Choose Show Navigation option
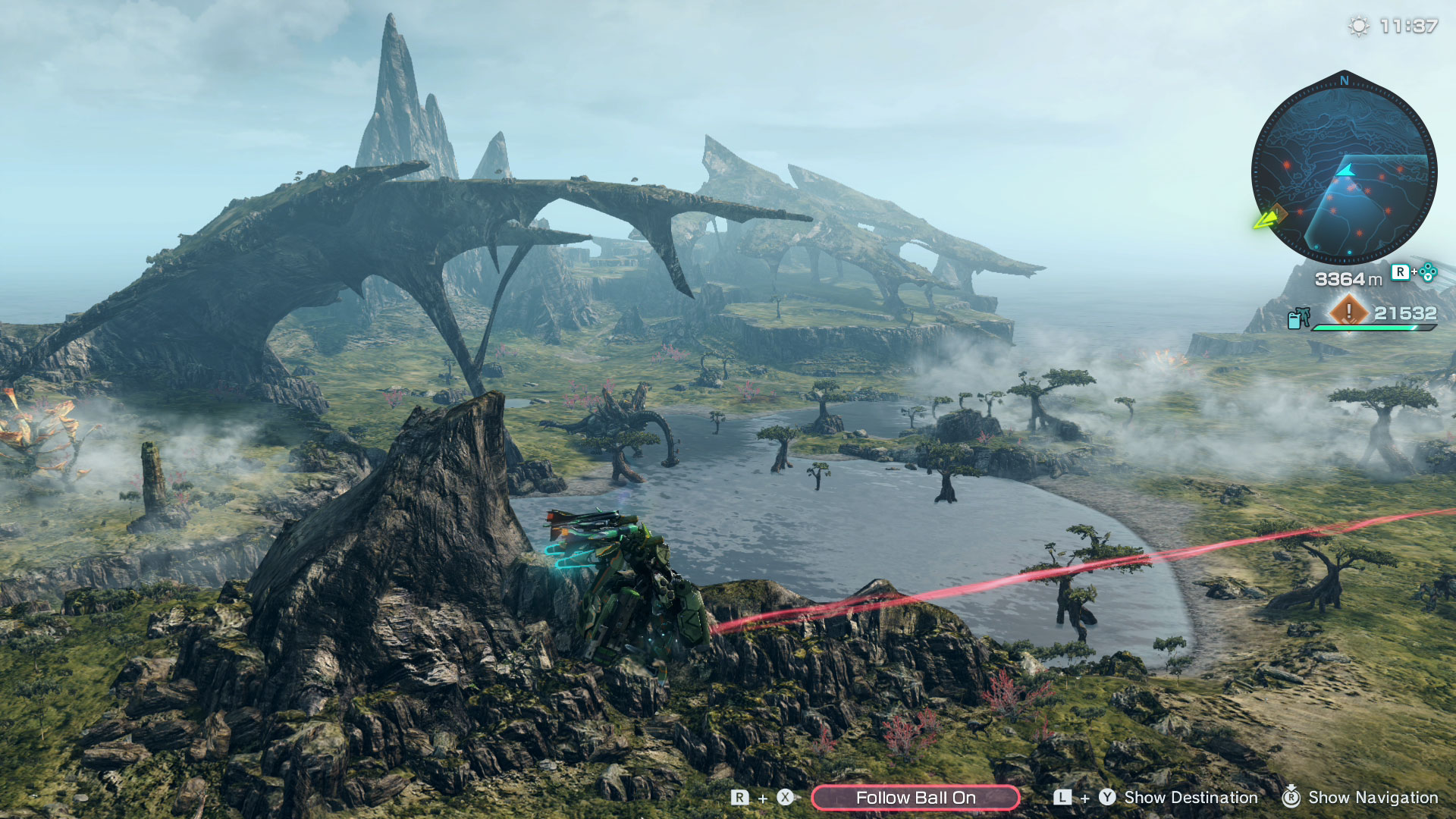The height and width of the screenshot is (819, 1456). [x=1372, y=798]
